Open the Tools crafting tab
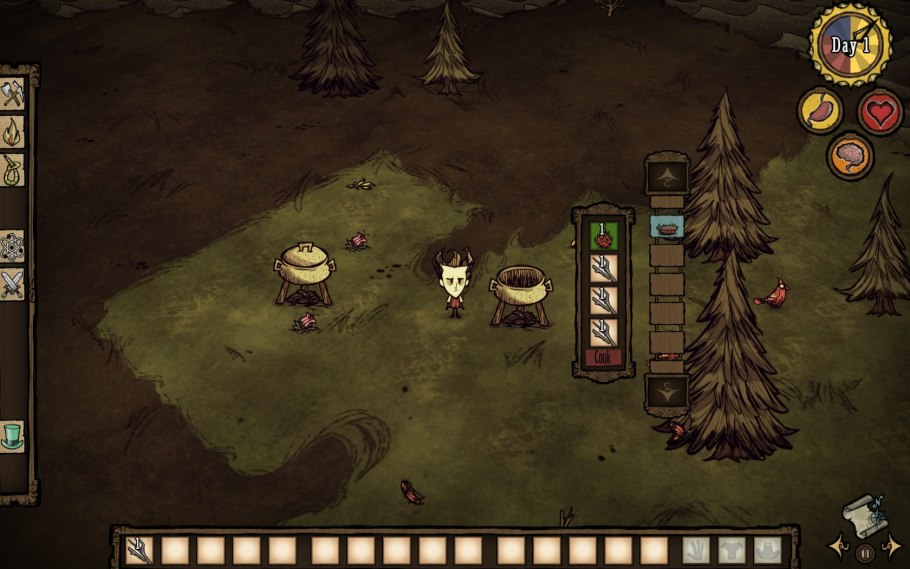The width and height of the screenshot is (910, 569). click(12, 93)
